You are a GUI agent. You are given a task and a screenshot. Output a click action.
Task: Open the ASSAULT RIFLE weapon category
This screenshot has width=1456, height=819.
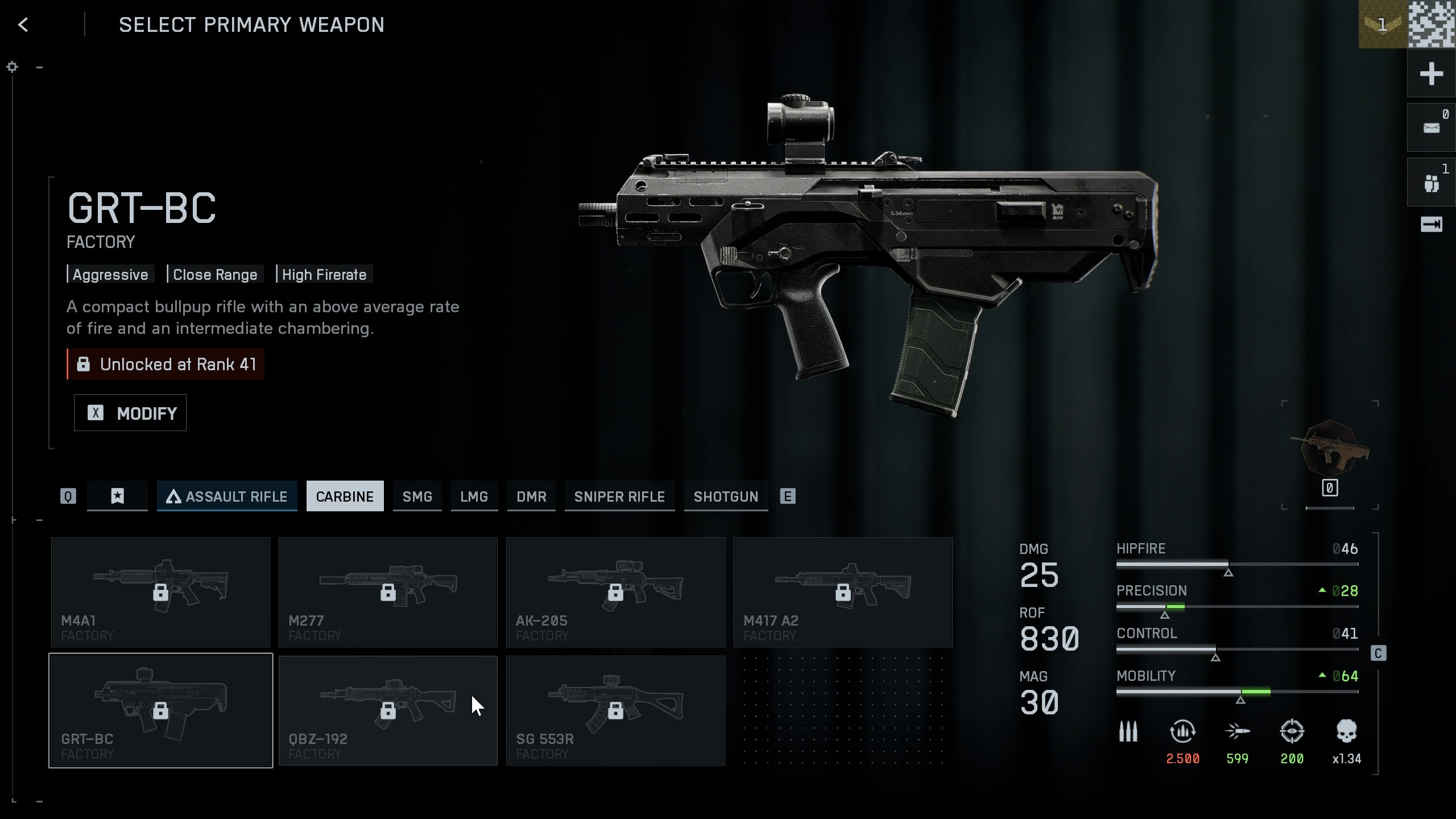pos(227,496)
